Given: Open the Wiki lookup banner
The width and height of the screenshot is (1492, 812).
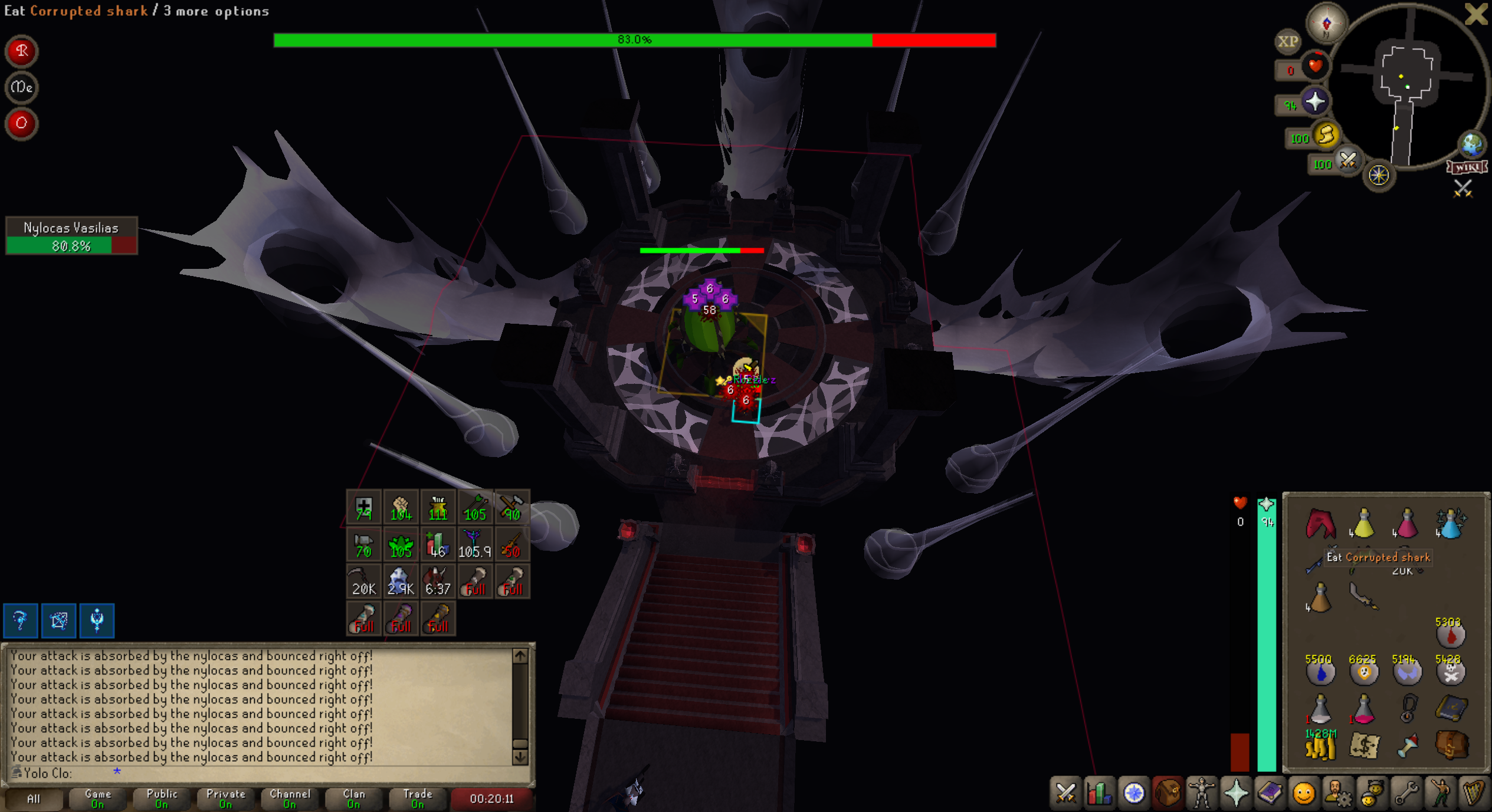Looking at the screenshot, I should (x=1467, y=167).
